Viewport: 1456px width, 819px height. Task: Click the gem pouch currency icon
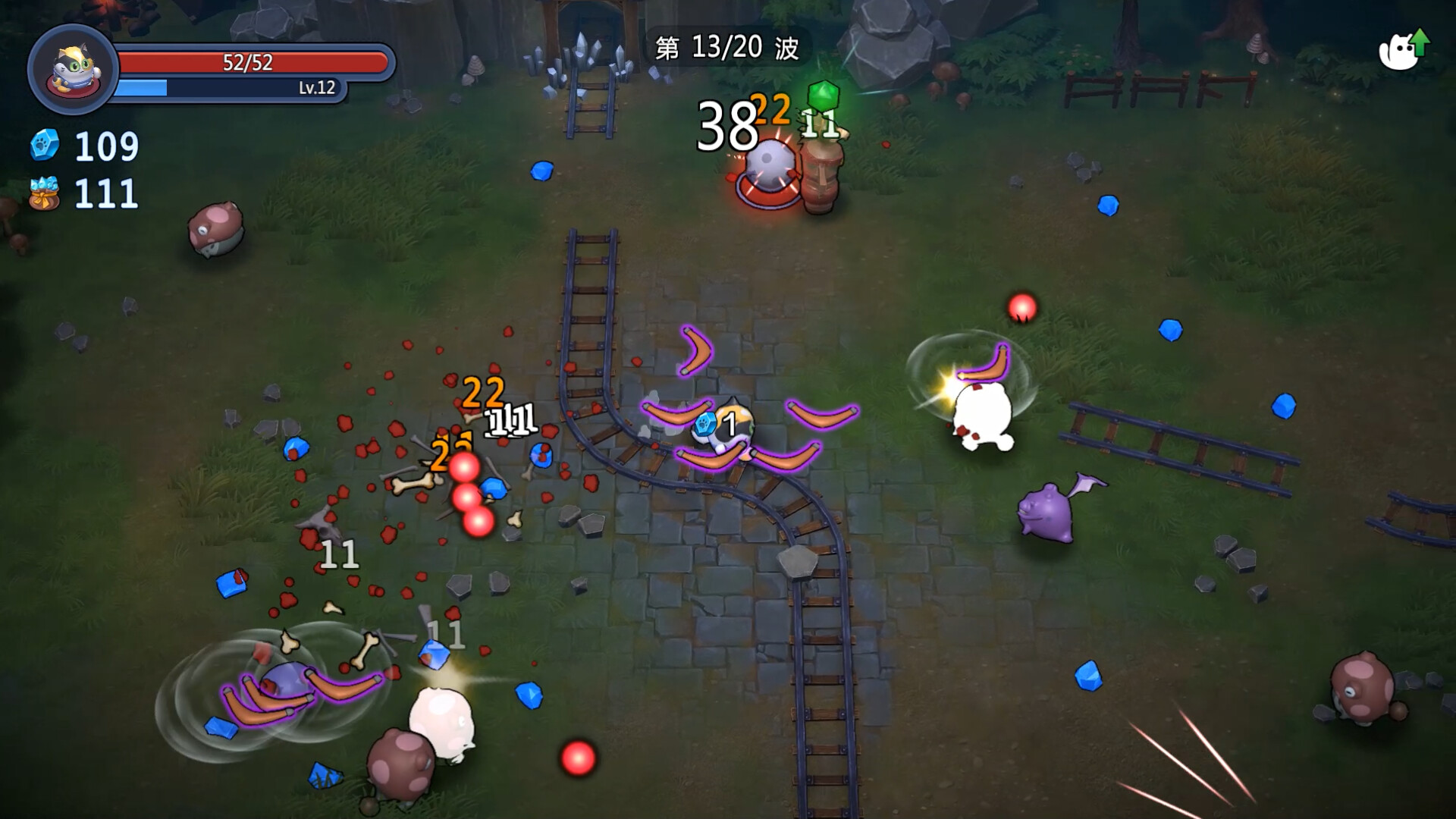coord(44,193)
